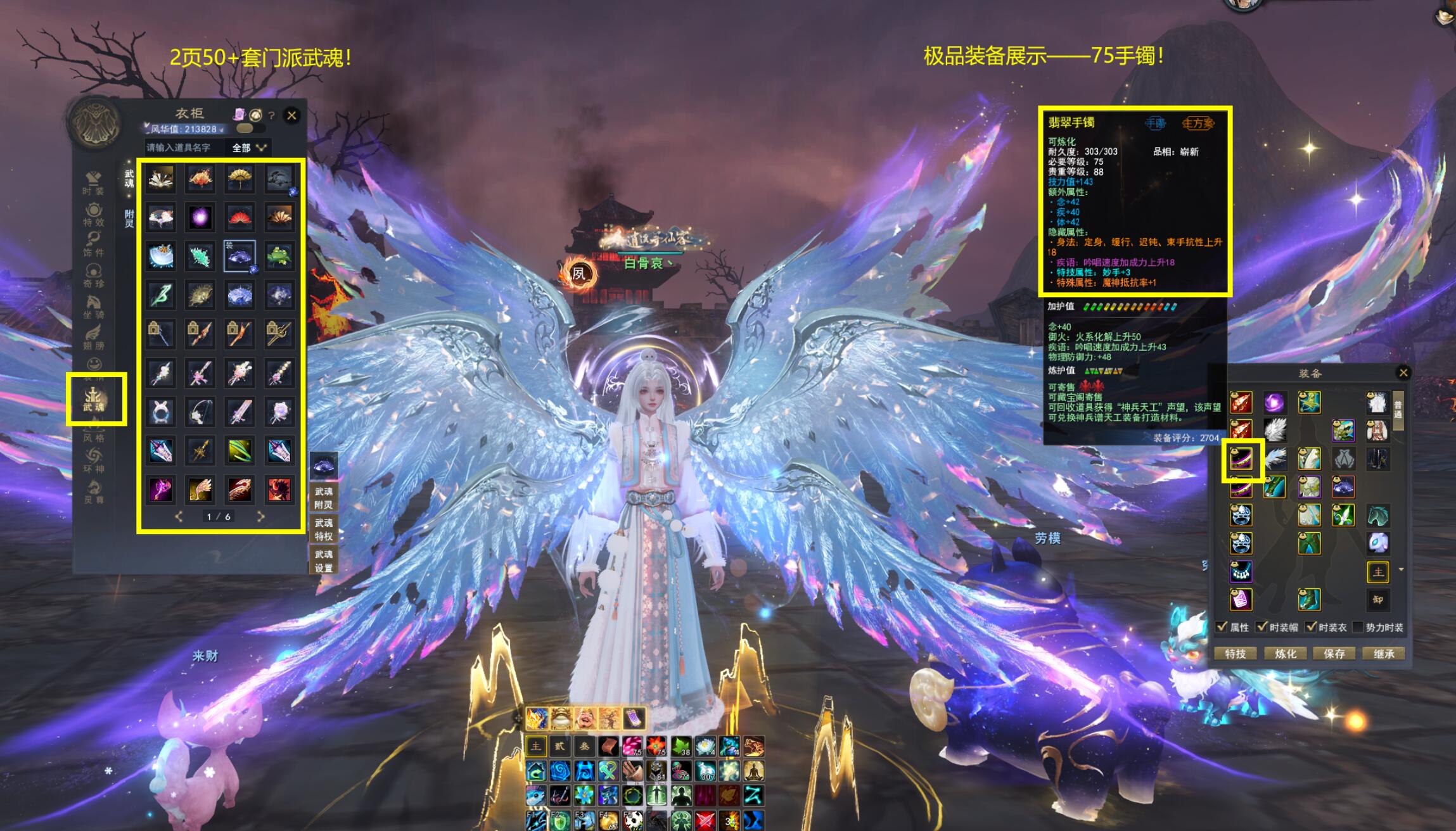Open the 坐骑 mount category
Image resolution: width=1456 pixels, height=831 pixels.
[93, 307]
